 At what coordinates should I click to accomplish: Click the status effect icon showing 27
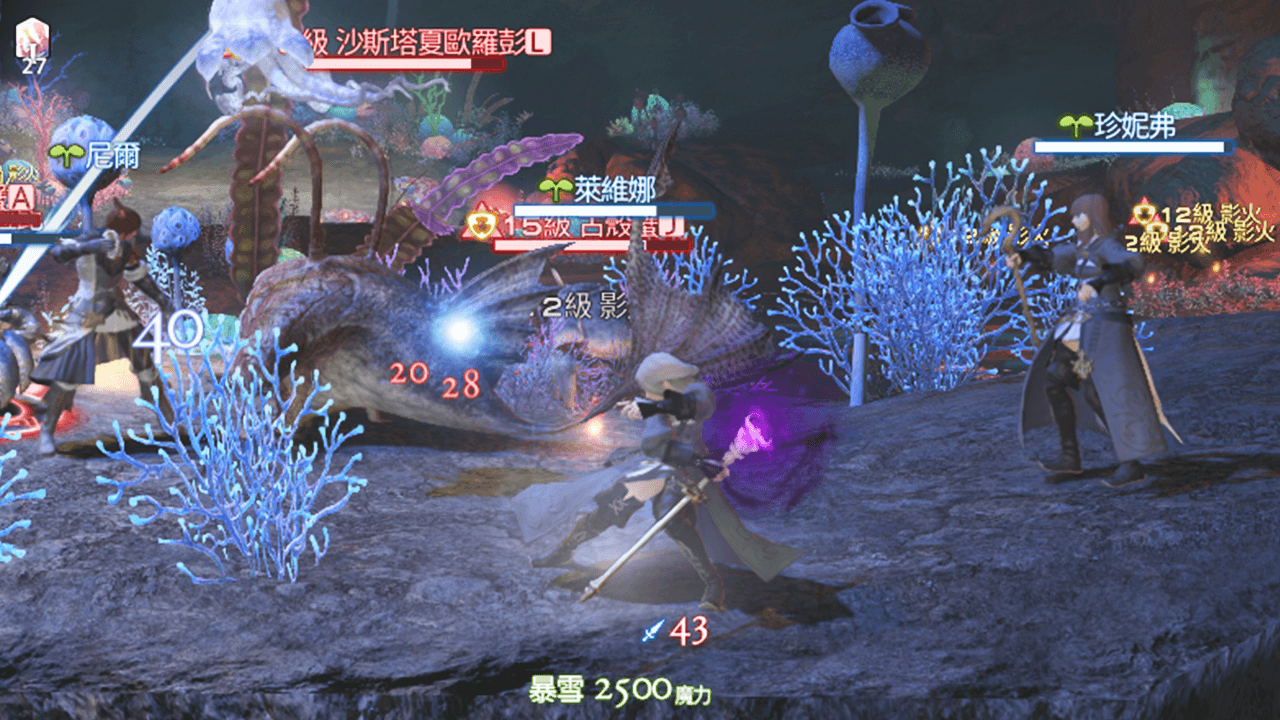pyautogui.click(x=34, y=45)
